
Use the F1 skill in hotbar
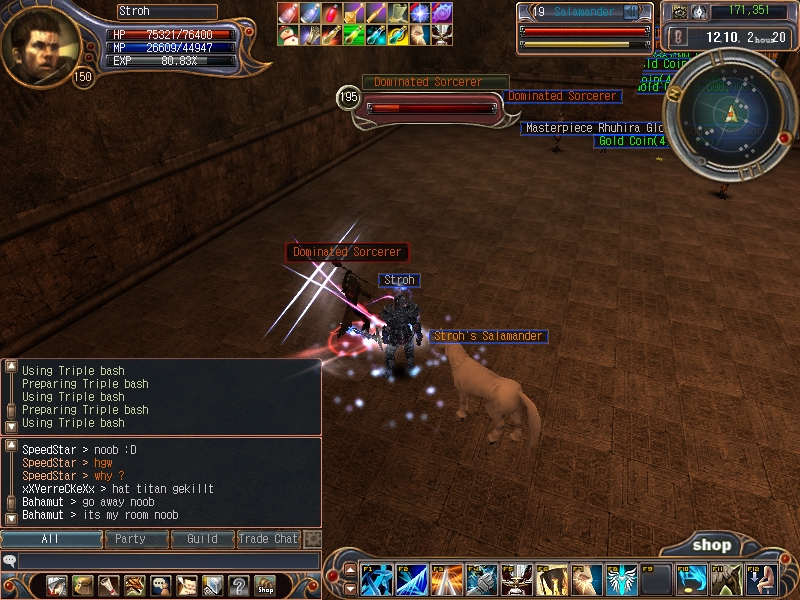(x=378, y=580)
